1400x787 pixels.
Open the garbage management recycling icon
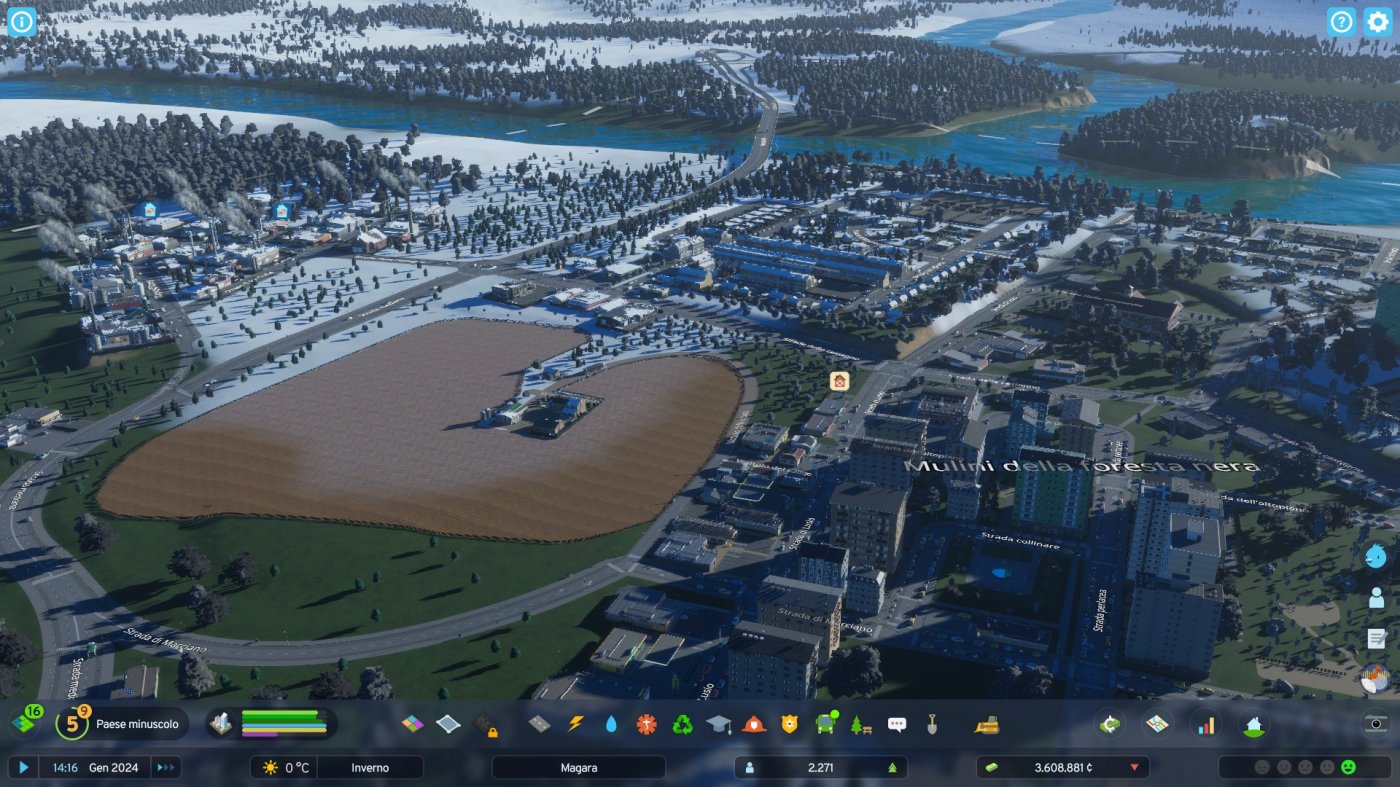point(684,725)
